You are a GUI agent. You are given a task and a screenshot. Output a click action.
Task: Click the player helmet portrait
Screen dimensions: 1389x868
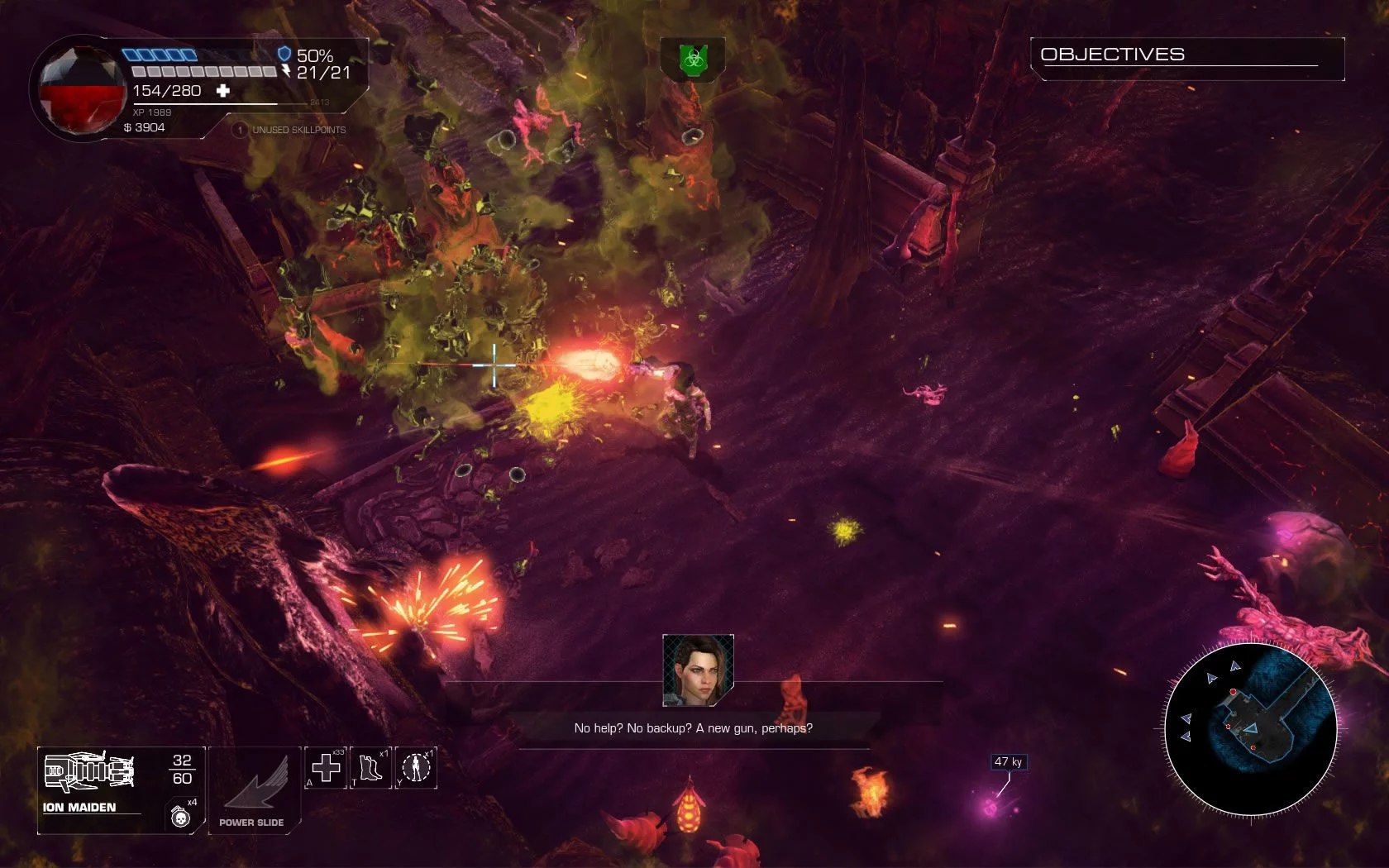click(x=79, y=88)
